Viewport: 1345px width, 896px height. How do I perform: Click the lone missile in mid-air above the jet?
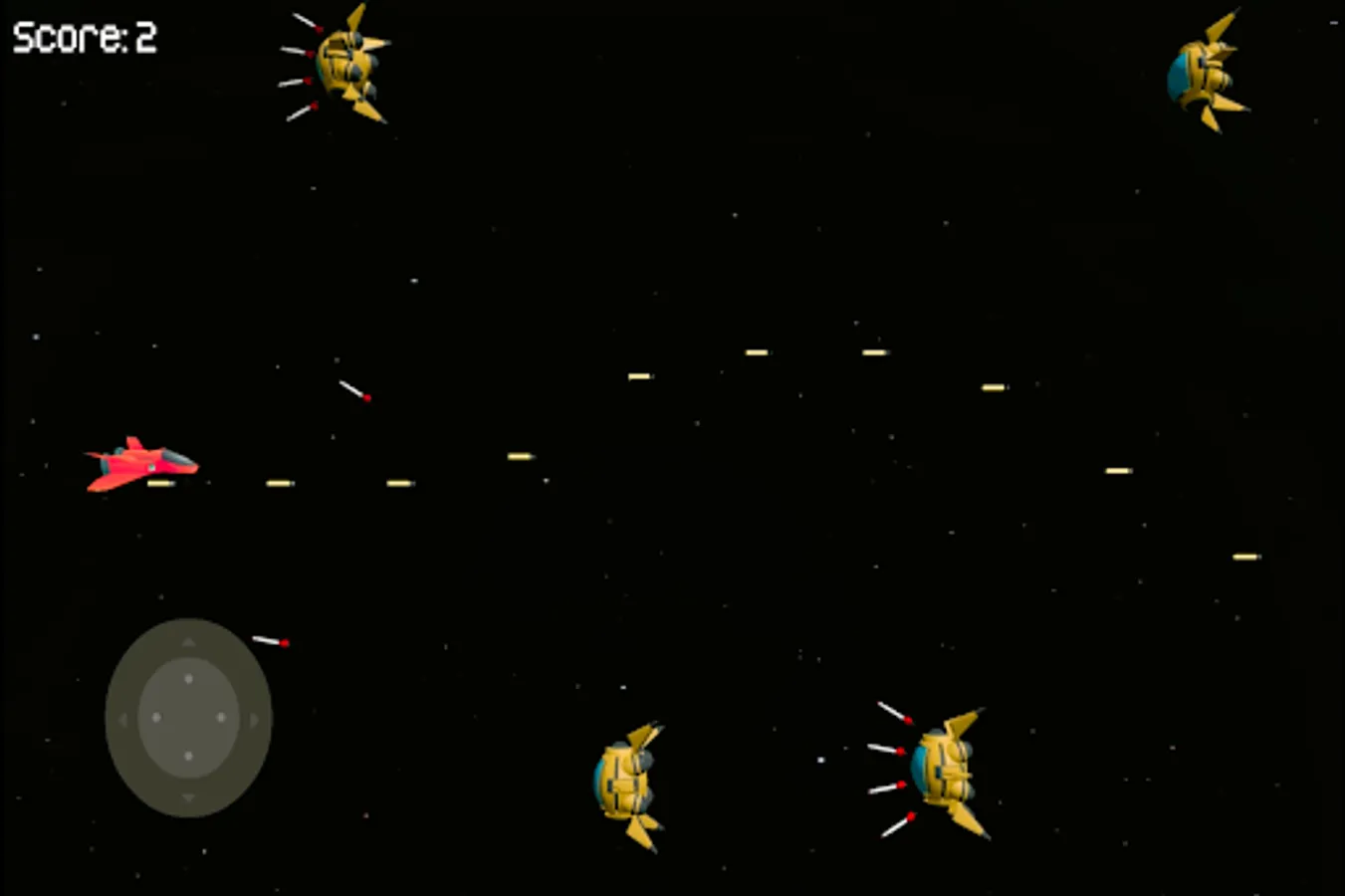tap(353, 390)
